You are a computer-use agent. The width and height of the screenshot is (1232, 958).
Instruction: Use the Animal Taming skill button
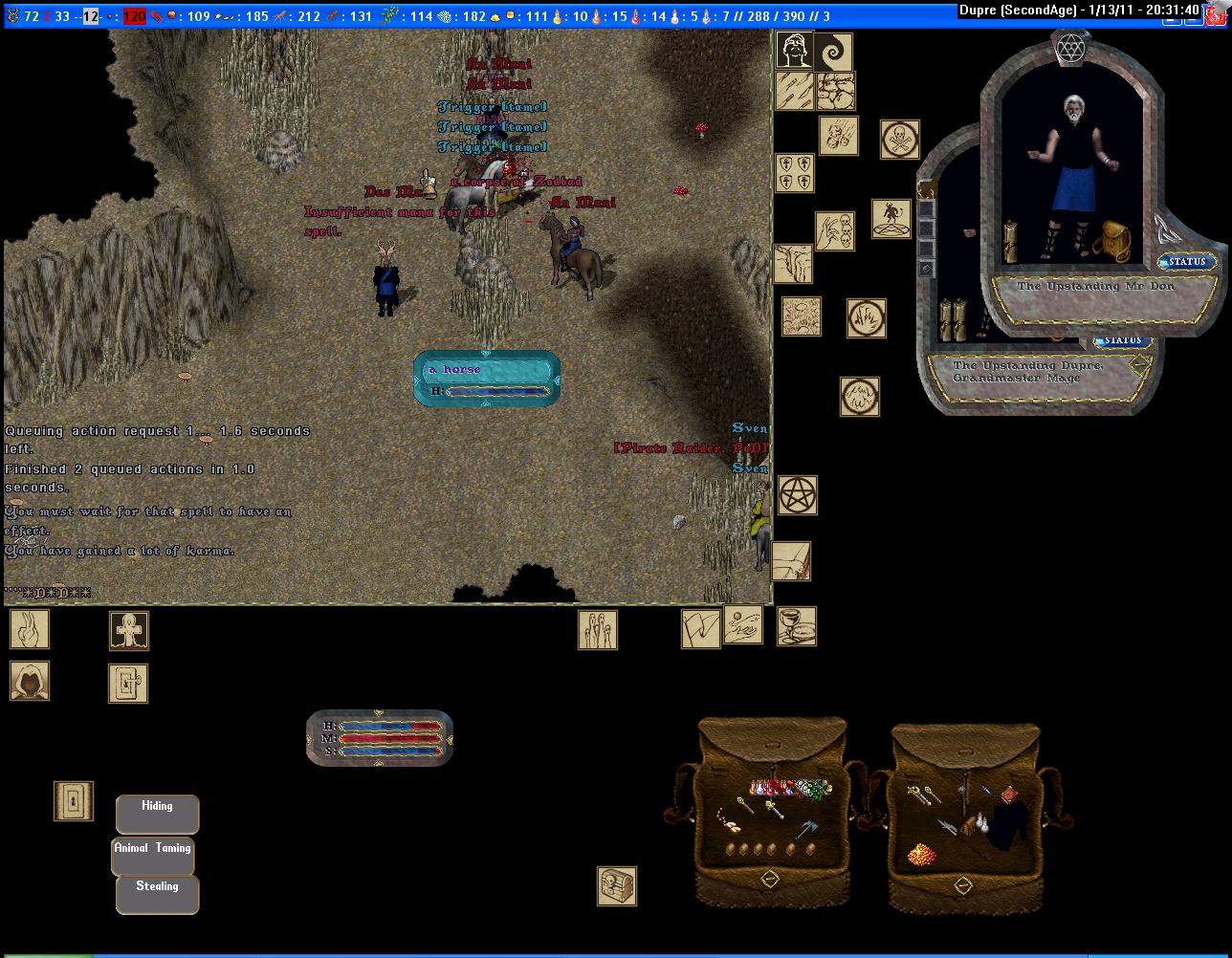(153, 855)
